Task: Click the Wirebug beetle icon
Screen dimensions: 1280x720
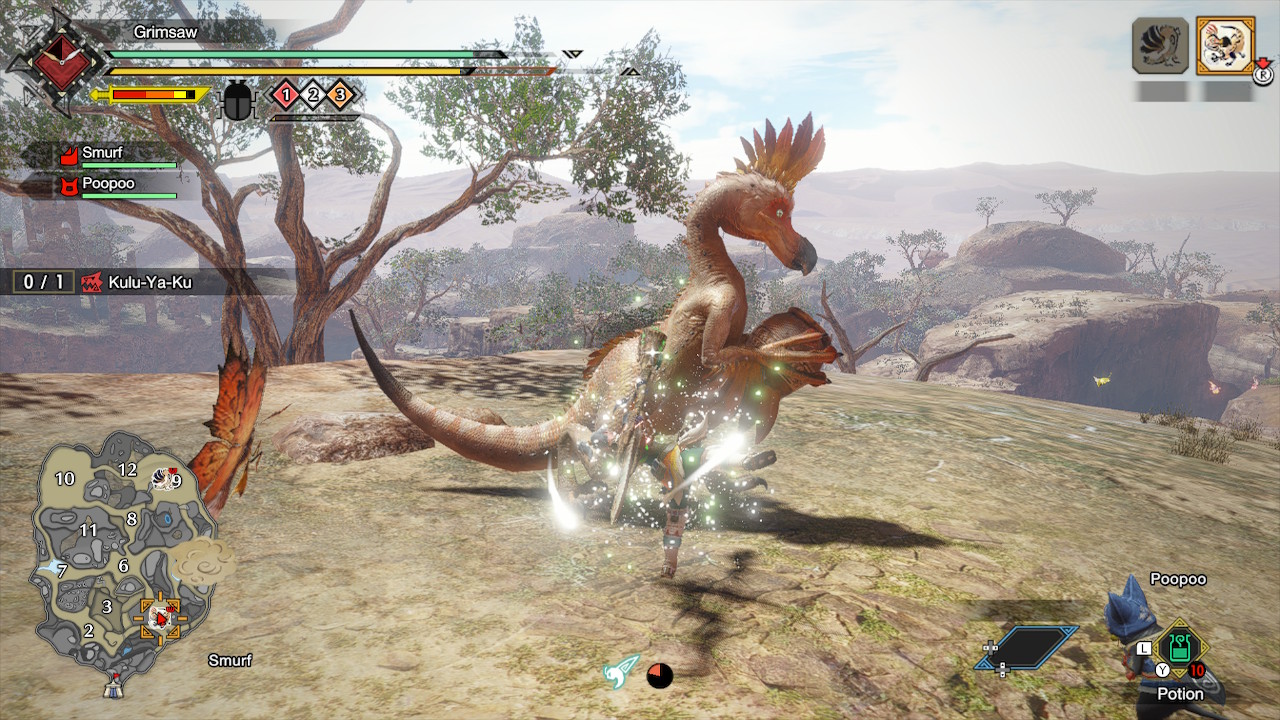Action: tap(238, 100)
